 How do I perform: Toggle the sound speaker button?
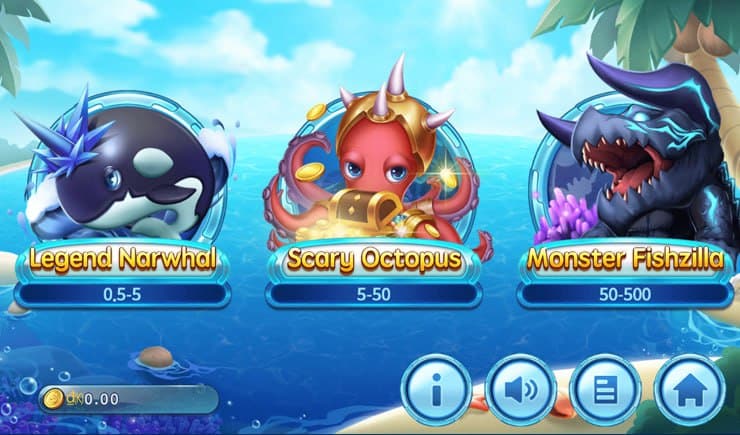click(x=521, y=389)
